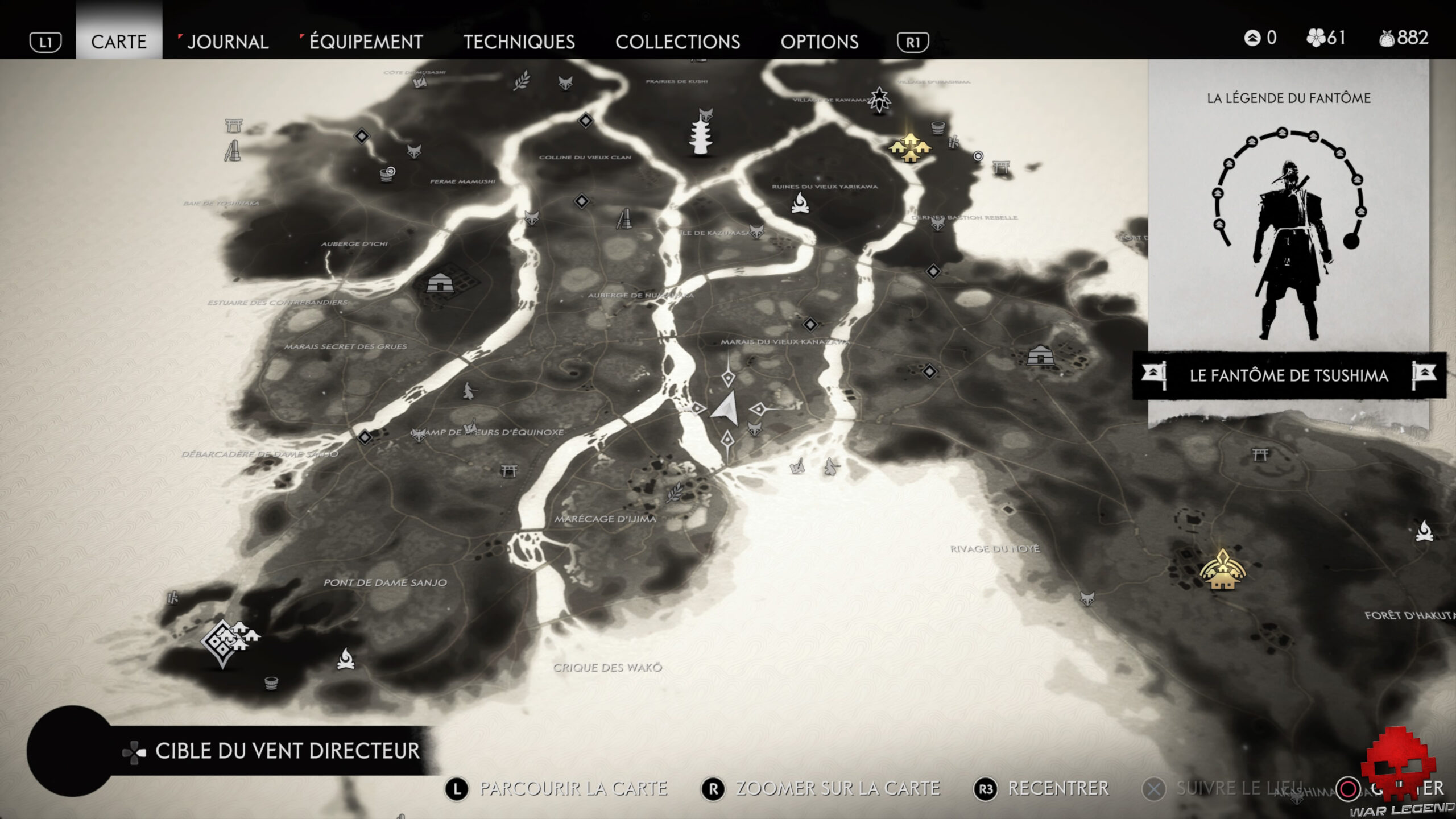Click the golden village icon near Village d'Urashima
Image resolution: width=1456 pixels, height=819 pixels.
pyautogui.click(x=910, y=147)
